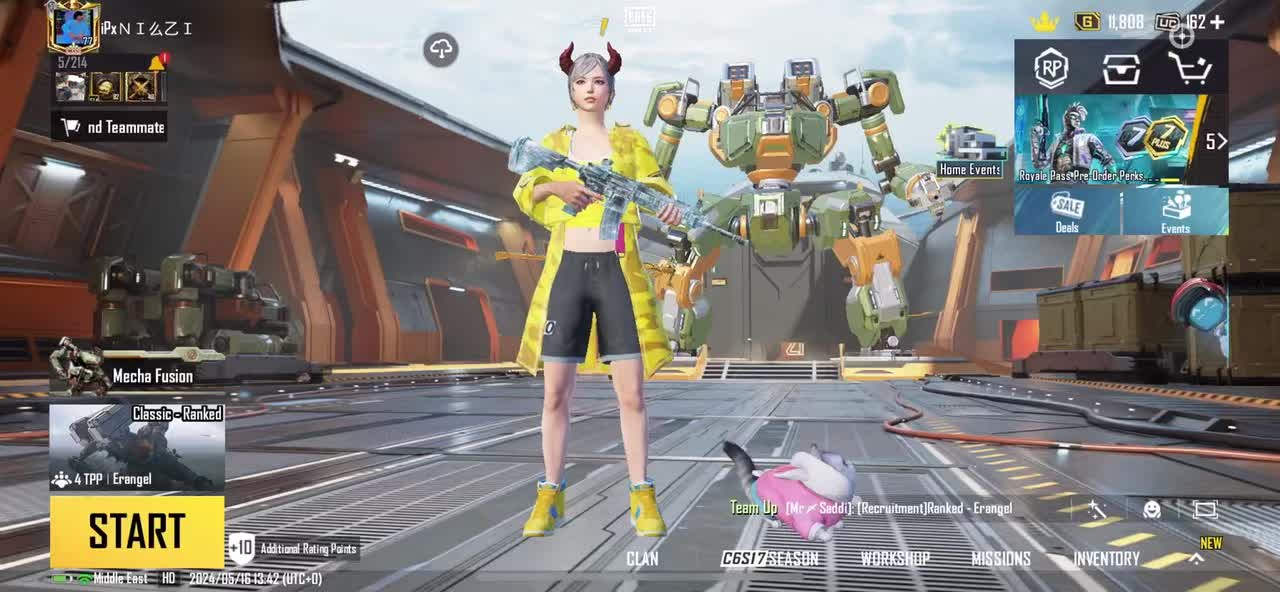Open the Deals sale panel
This screenshot has width=1280, height=592.
pyautogui.click(x=1067, y=211)
